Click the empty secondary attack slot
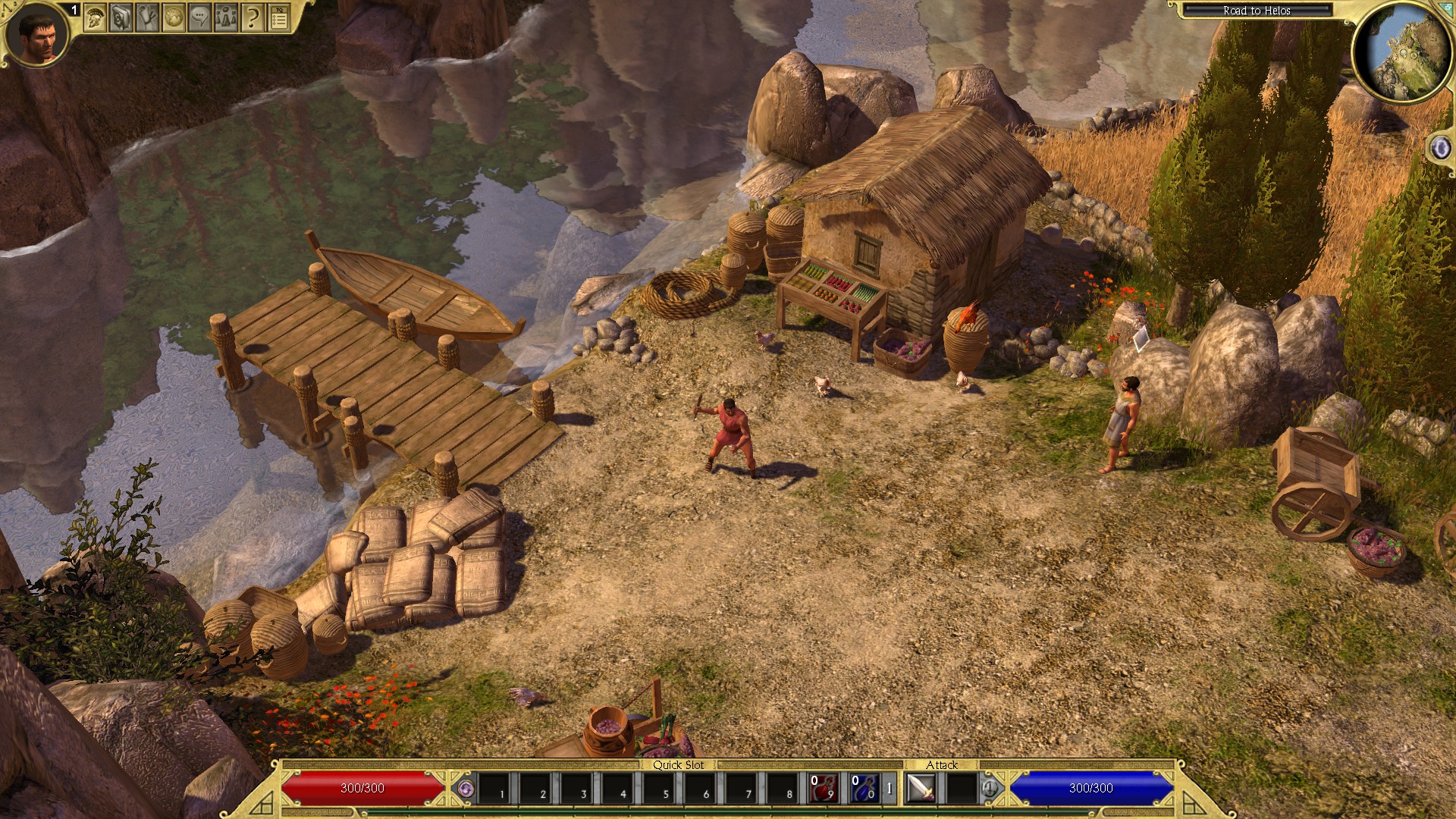Viewport: 1456px width, 819px height. pyautogui.click(x=962, y=789)
